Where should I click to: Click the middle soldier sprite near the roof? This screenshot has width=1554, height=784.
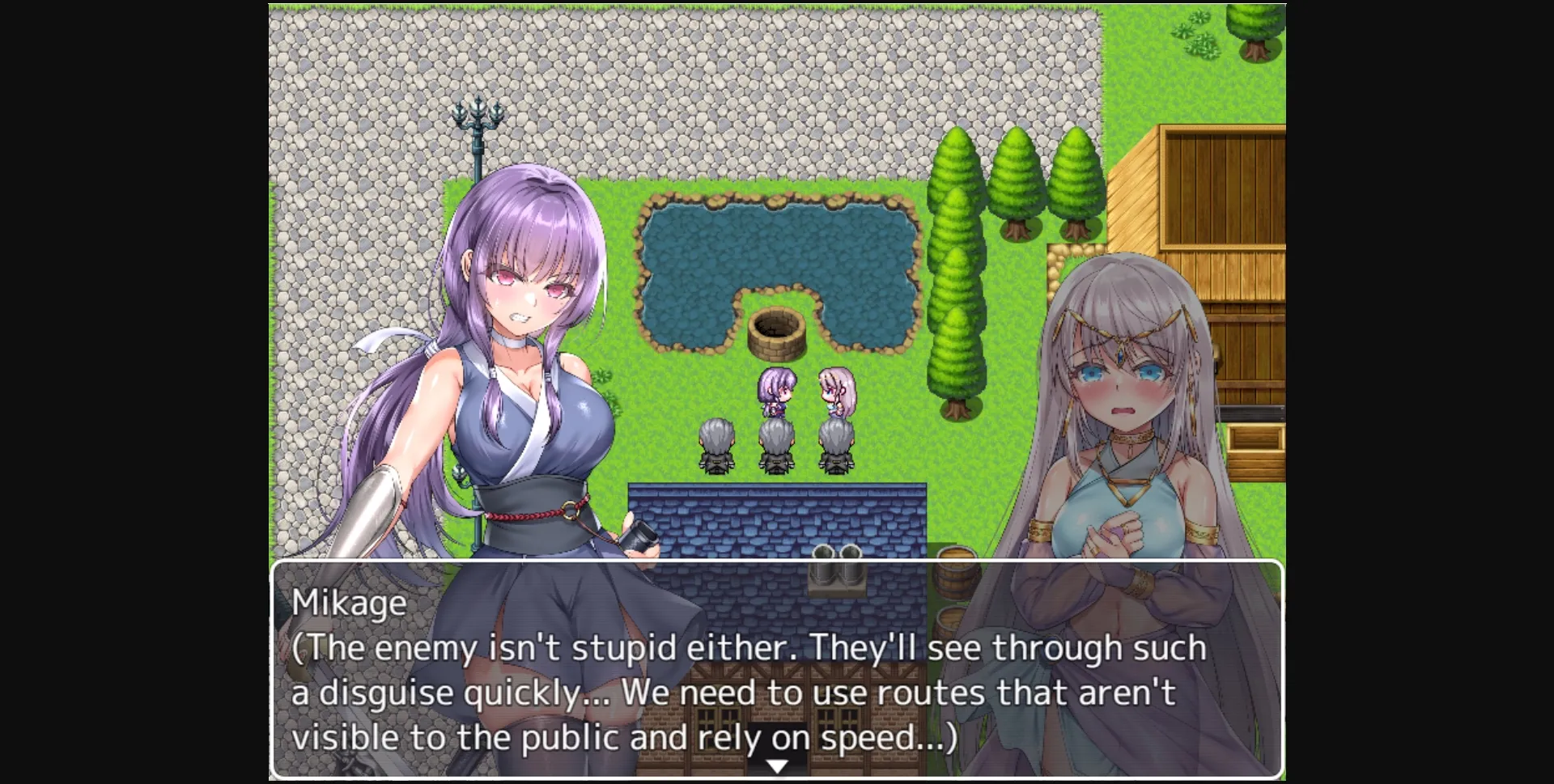[777, 446]
